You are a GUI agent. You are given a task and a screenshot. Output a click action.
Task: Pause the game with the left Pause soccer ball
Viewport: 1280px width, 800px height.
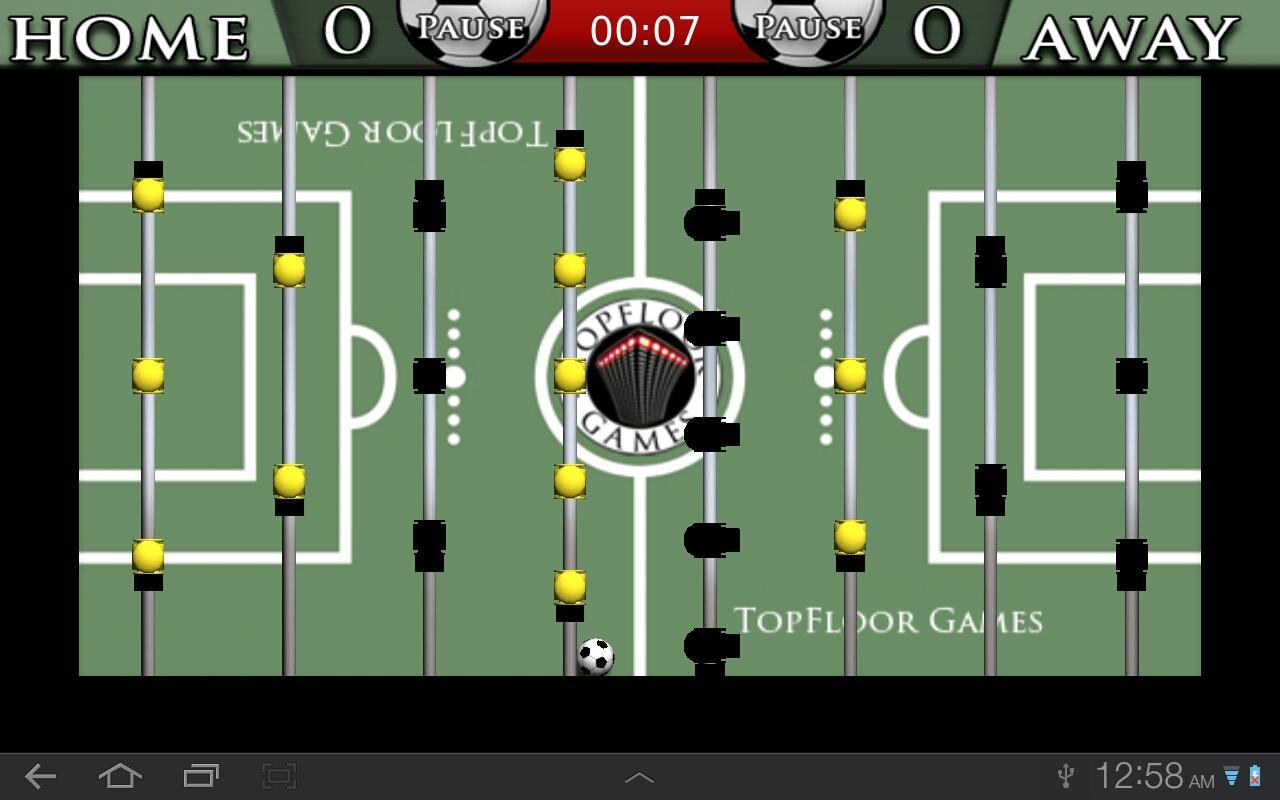point(470,30)
